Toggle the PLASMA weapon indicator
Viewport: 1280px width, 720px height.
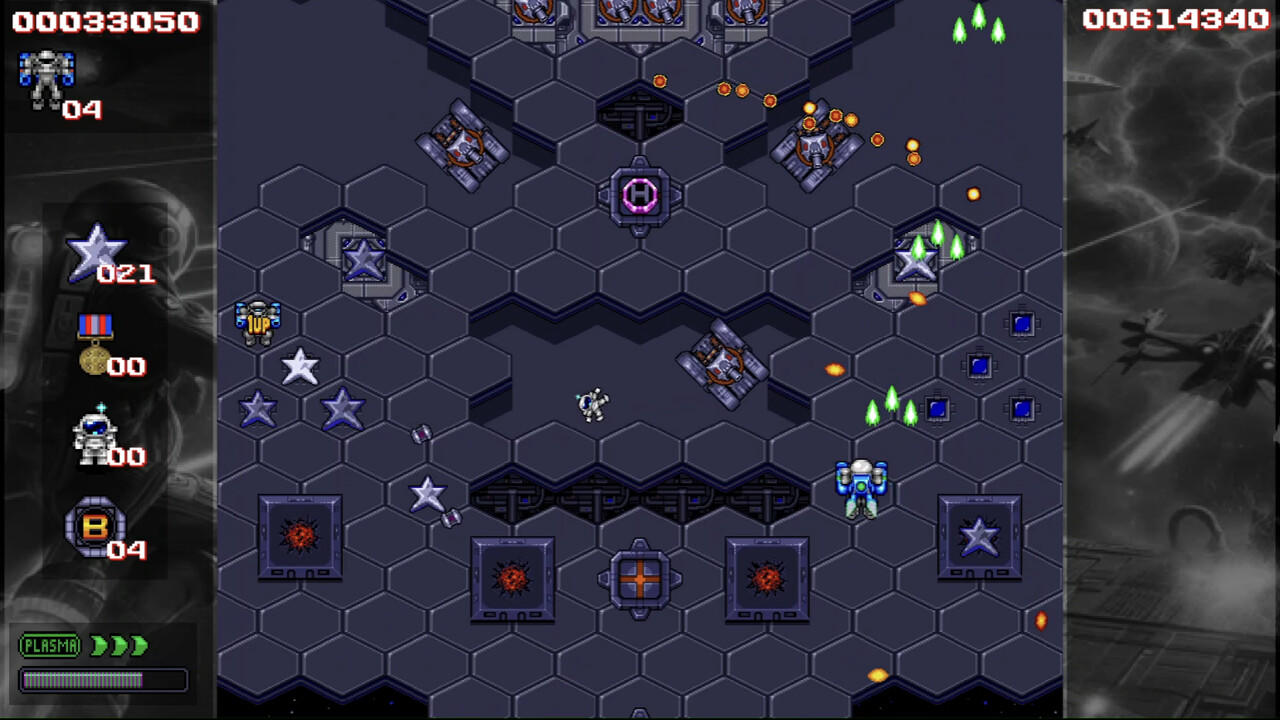pos(49,646)
